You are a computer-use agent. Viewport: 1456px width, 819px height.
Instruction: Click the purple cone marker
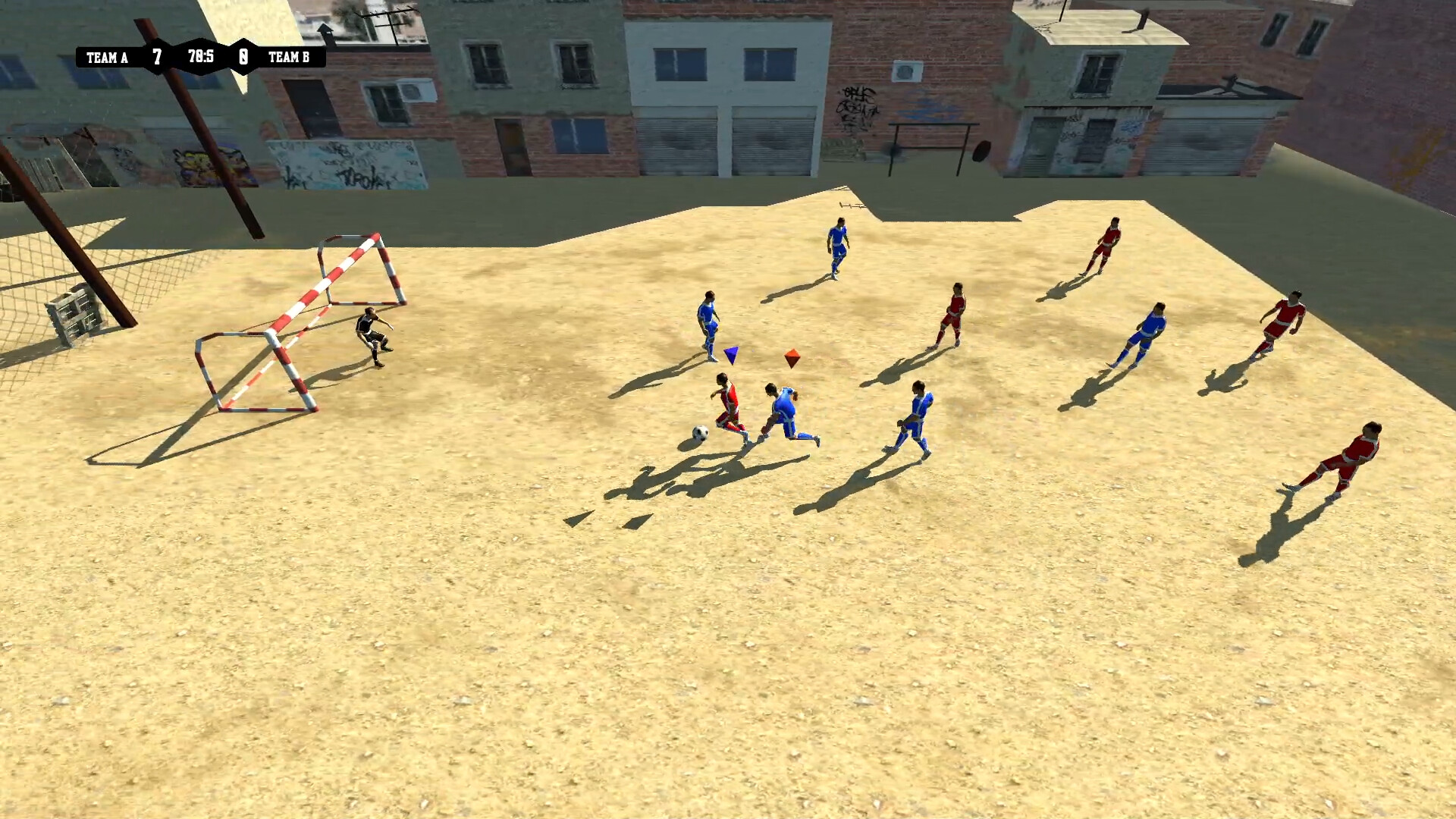pyautogui.click(x=730, y=353)
